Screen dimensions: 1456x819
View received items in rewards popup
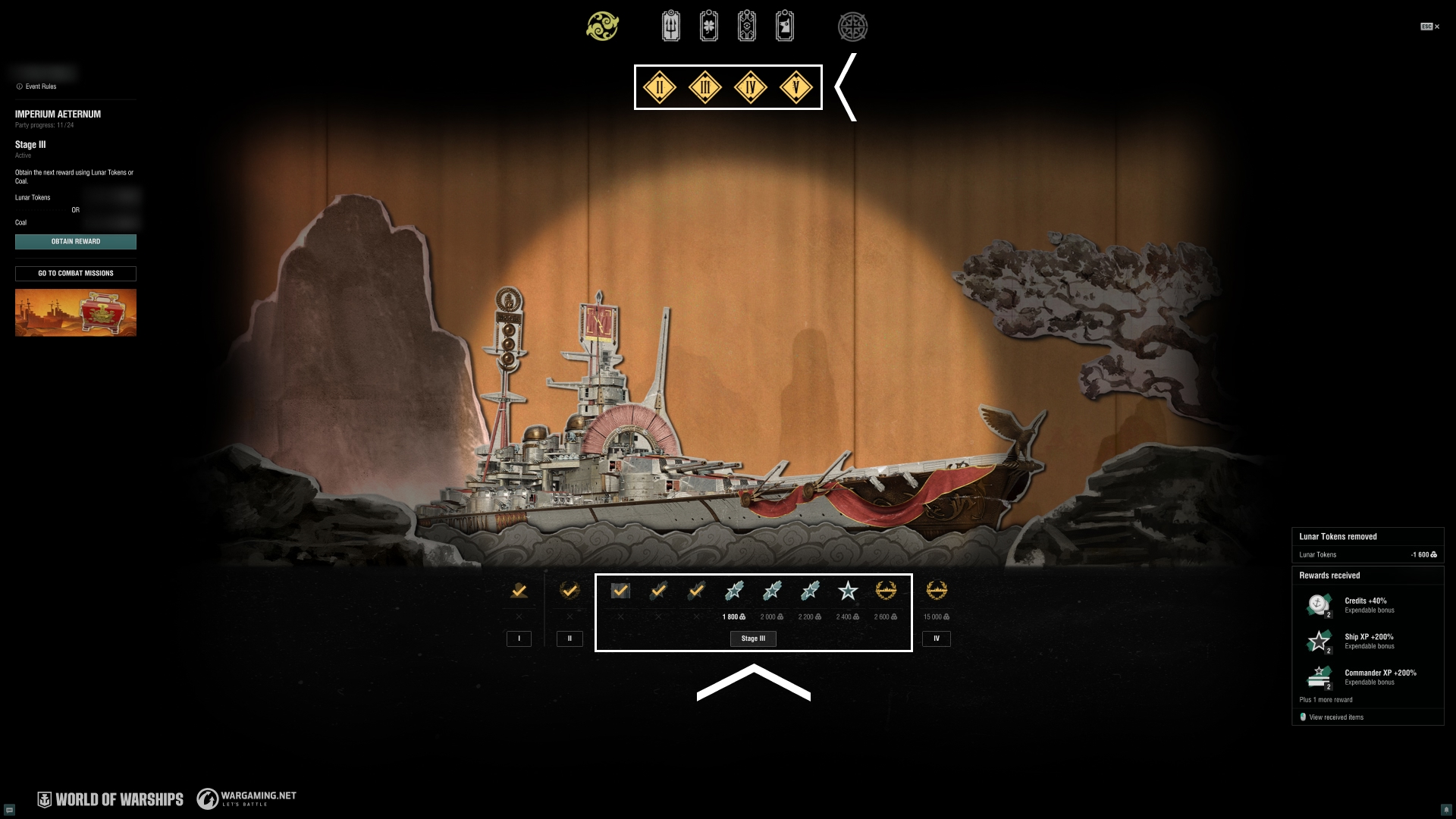(x=1335, y=717)
